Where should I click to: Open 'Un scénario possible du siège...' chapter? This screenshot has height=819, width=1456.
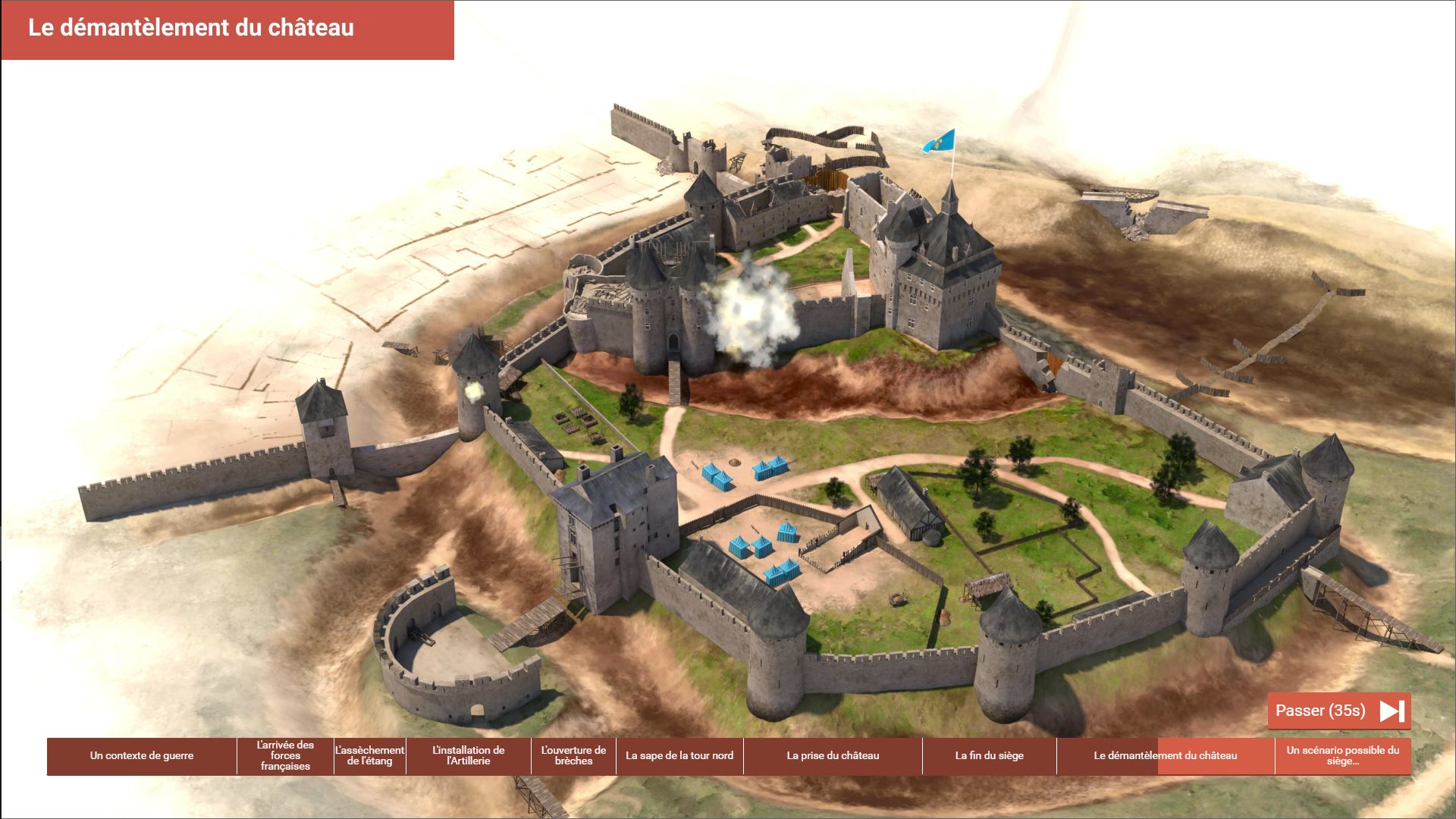pos(1342,756)
